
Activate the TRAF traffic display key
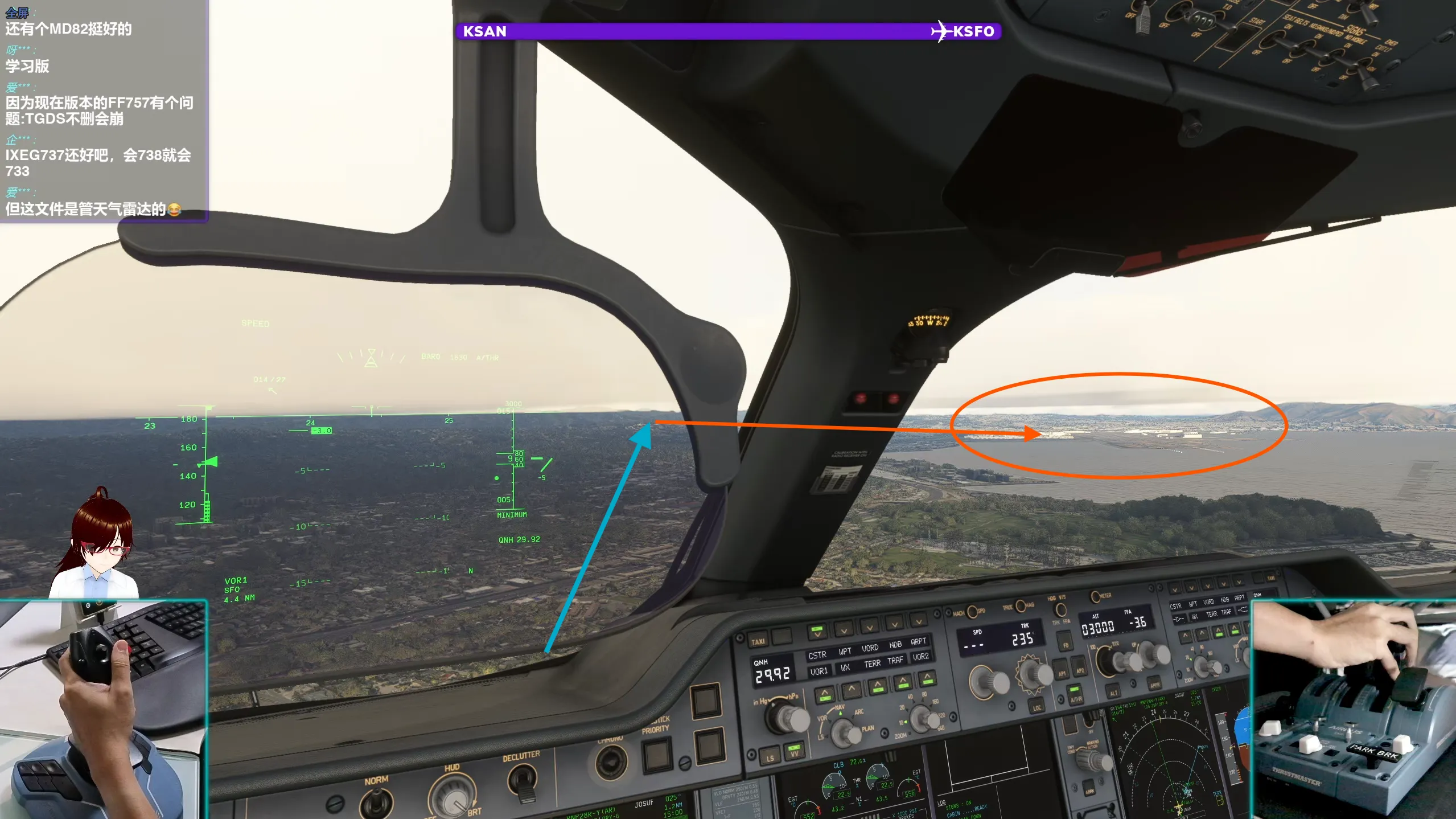[x=895, y=661]
